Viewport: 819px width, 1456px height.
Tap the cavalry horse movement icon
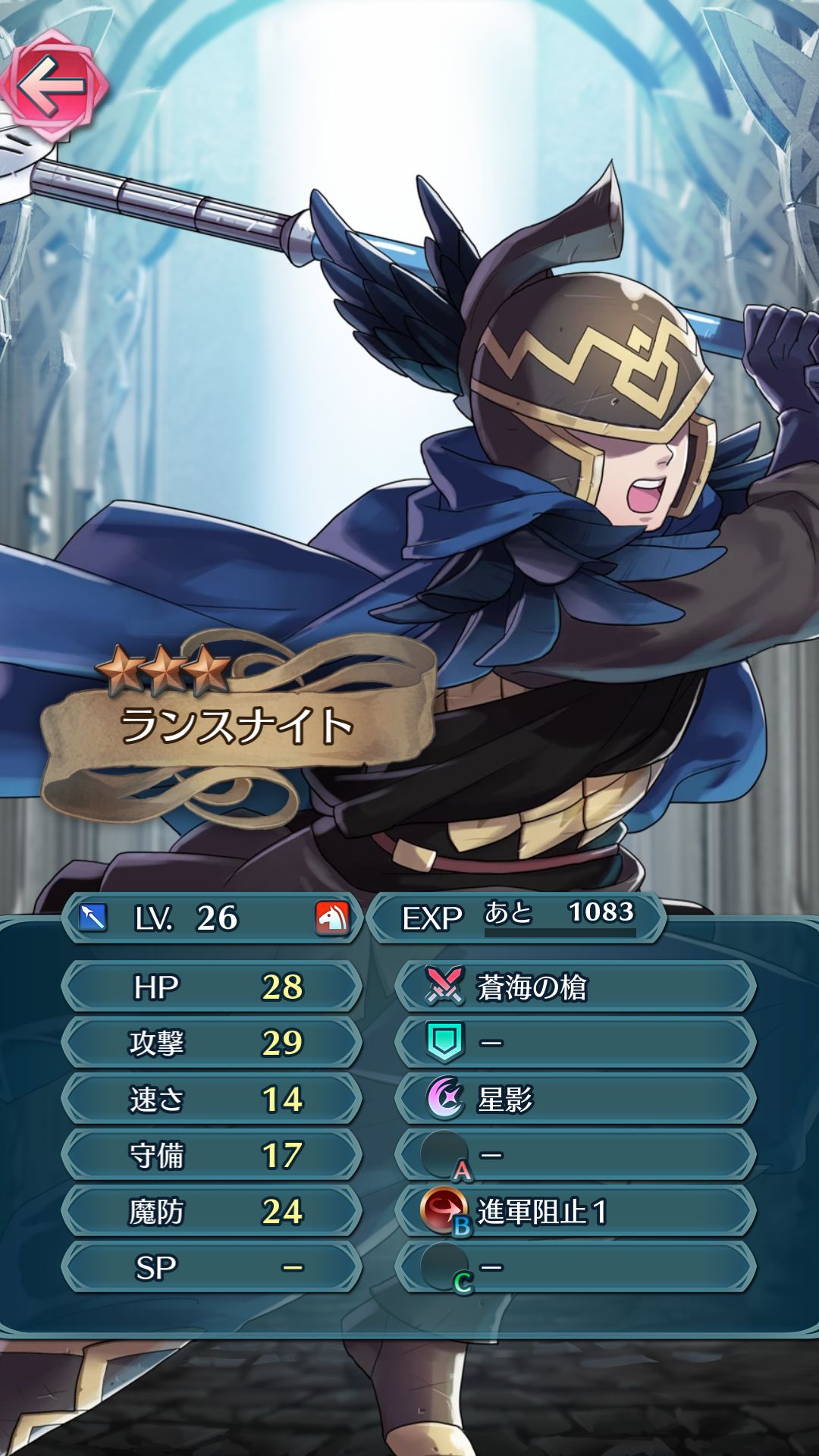point(332,918)
